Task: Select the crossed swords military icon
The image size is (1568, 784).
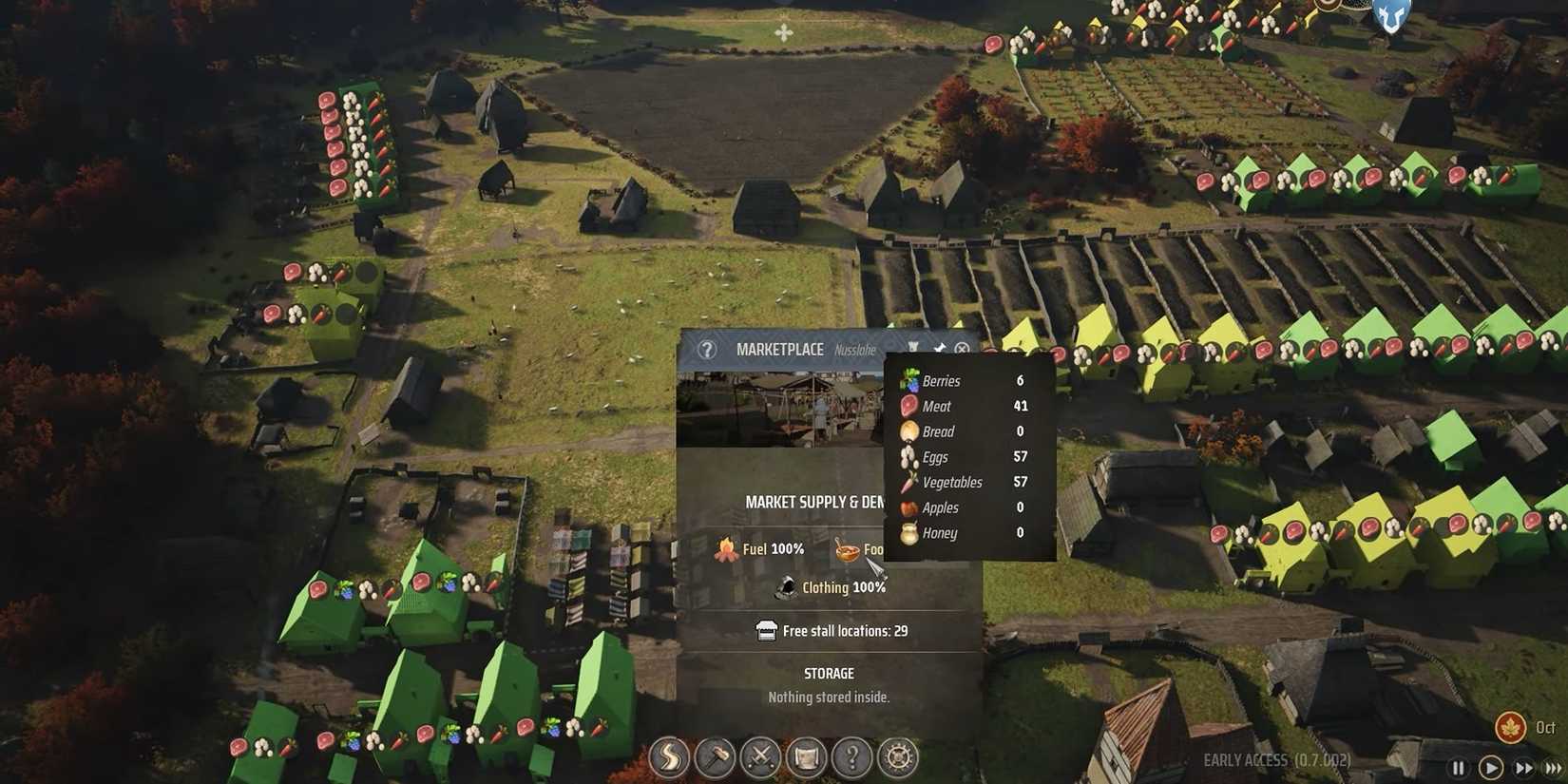Action: point(760,758)
